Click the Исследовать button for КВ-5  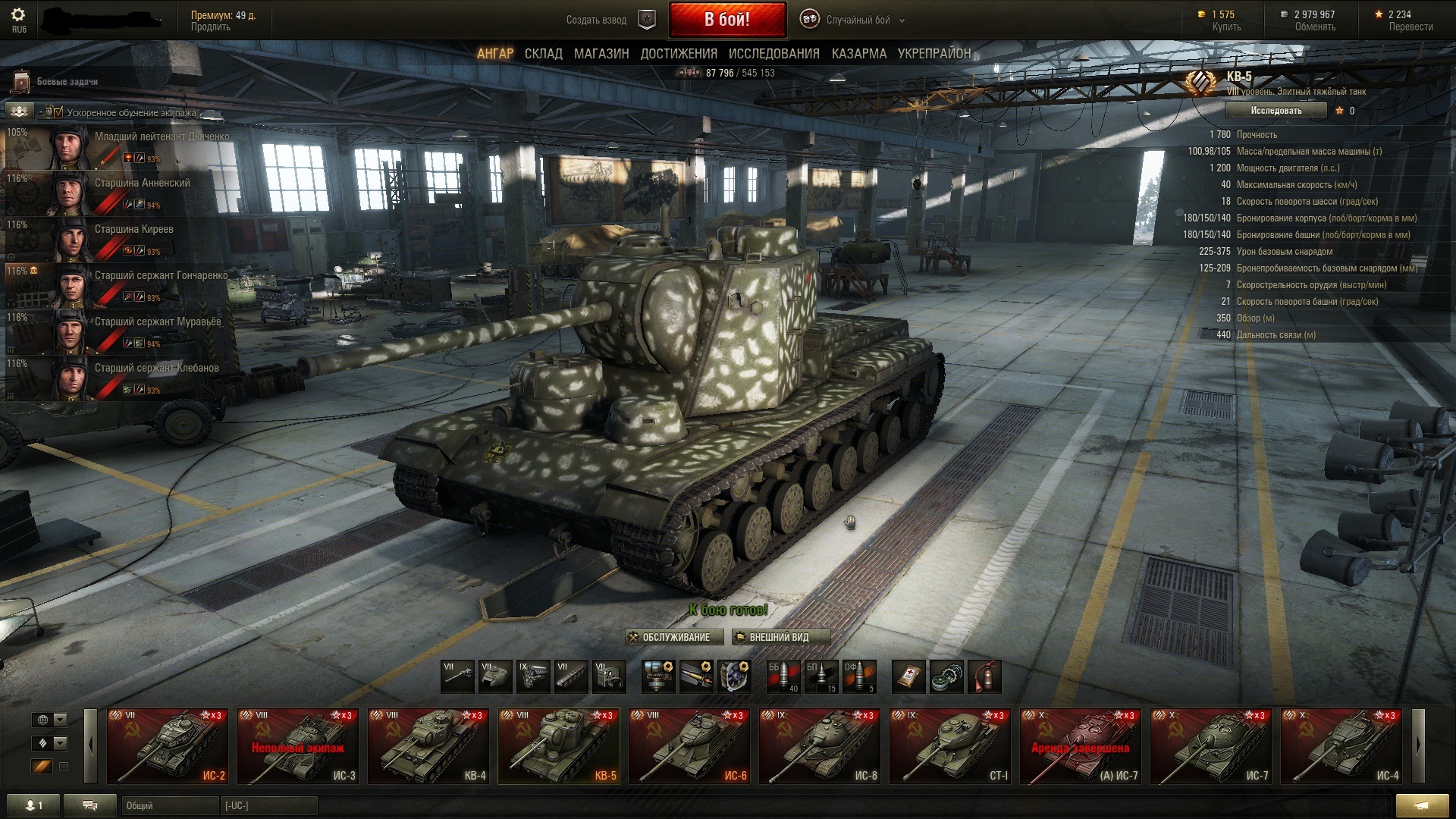[x=1276, y=111]
